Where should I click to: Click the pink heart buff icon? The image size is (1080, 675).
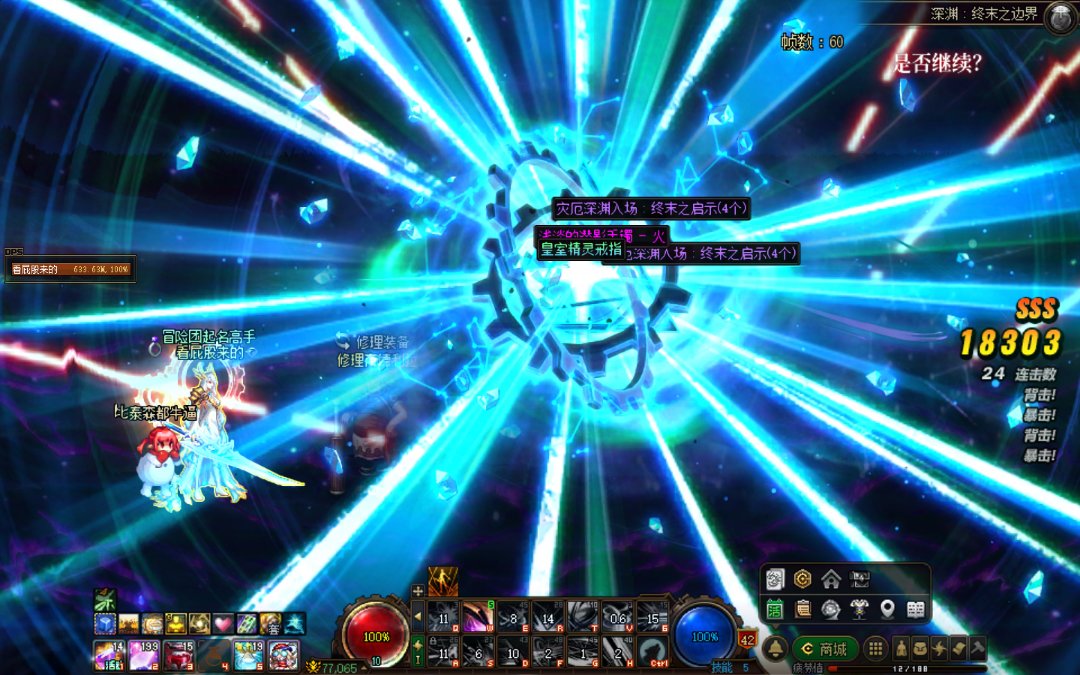(x=222, y=624)
